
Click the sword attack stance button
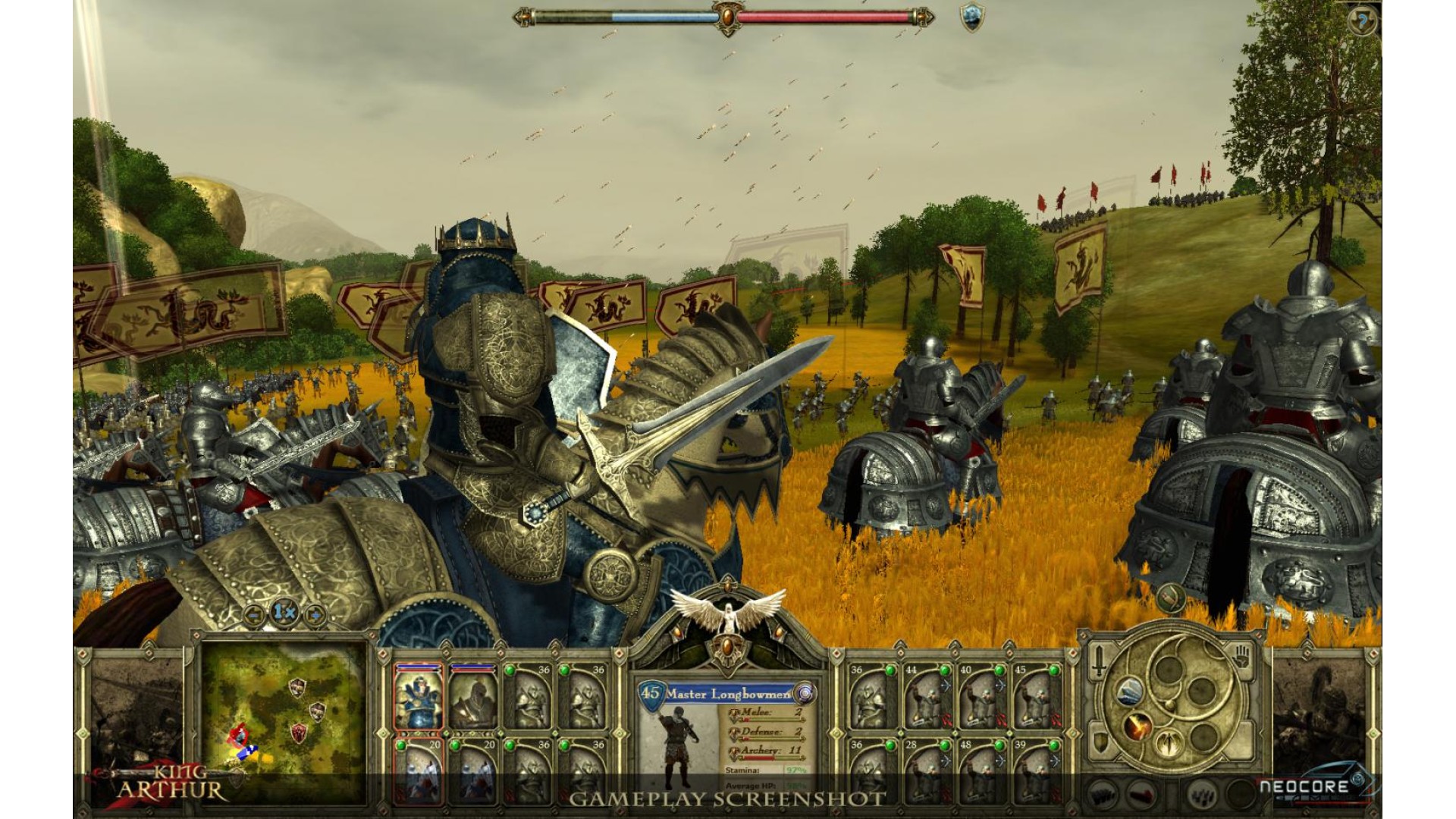[1098, 661]
